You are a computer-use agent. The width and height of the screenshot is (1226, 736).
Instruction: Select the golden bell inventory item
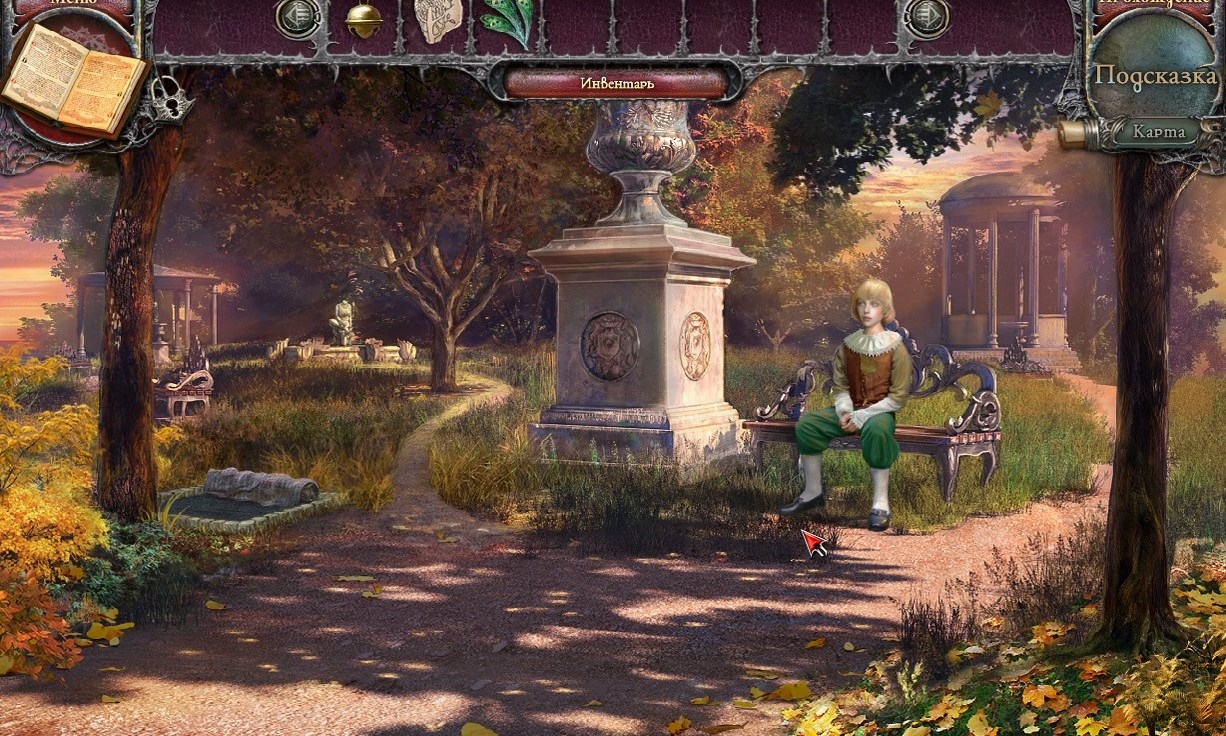pos(363,20)
